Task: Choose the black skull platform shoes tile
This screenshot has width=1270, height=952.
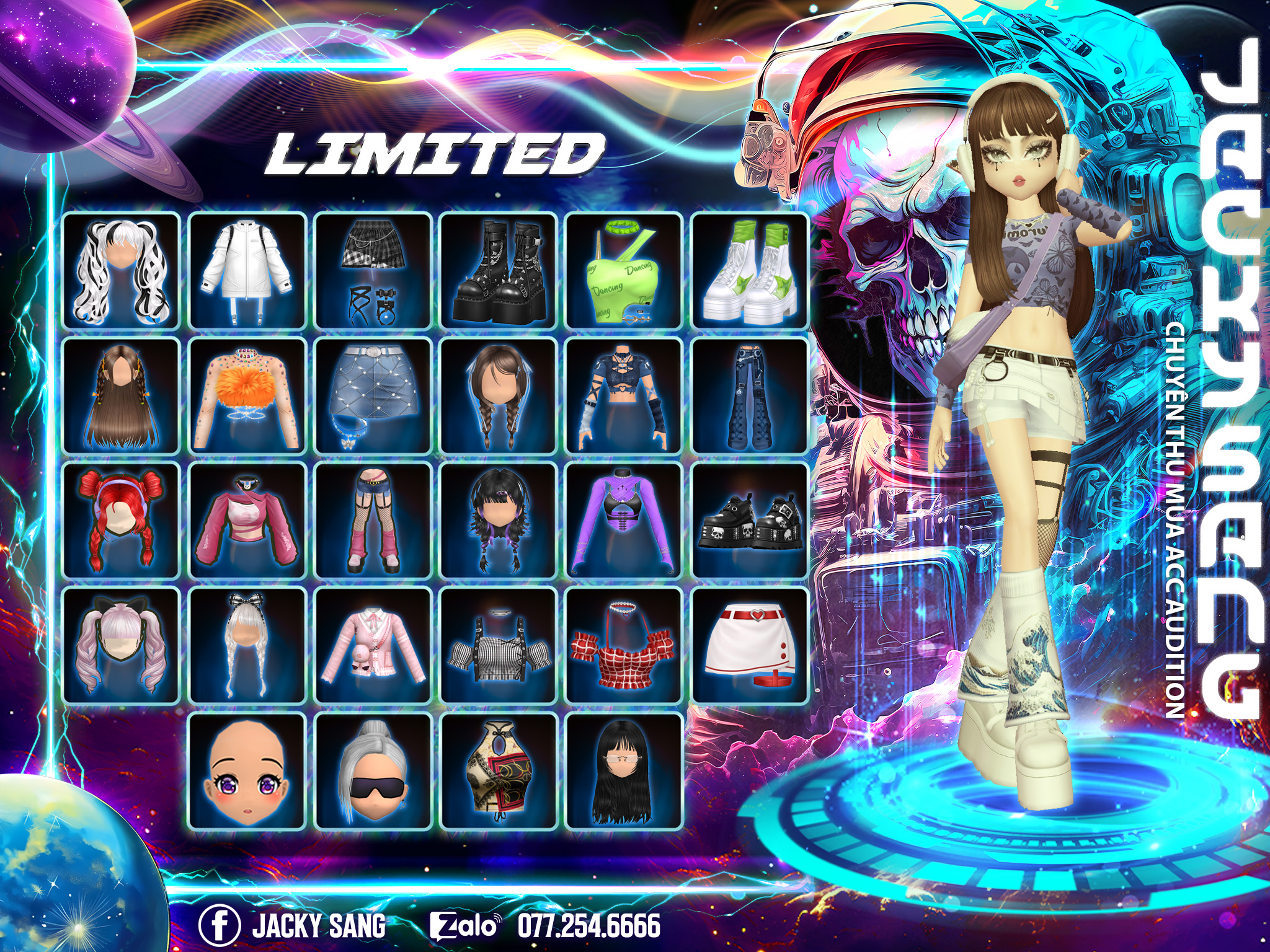Action: coord(750,521)
